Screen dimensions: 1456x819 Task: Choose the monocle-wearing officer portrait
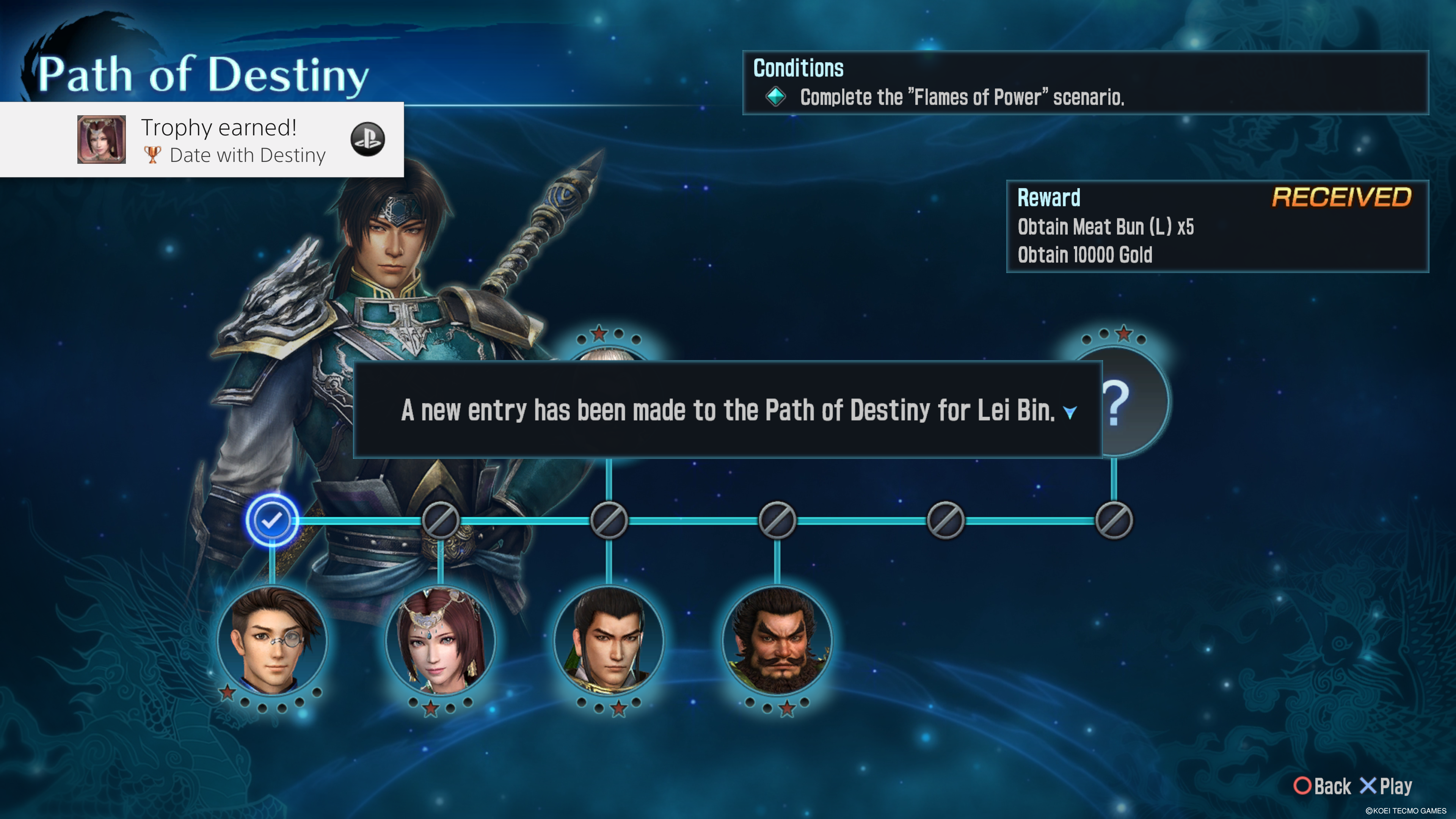click(x=272, y=640)
